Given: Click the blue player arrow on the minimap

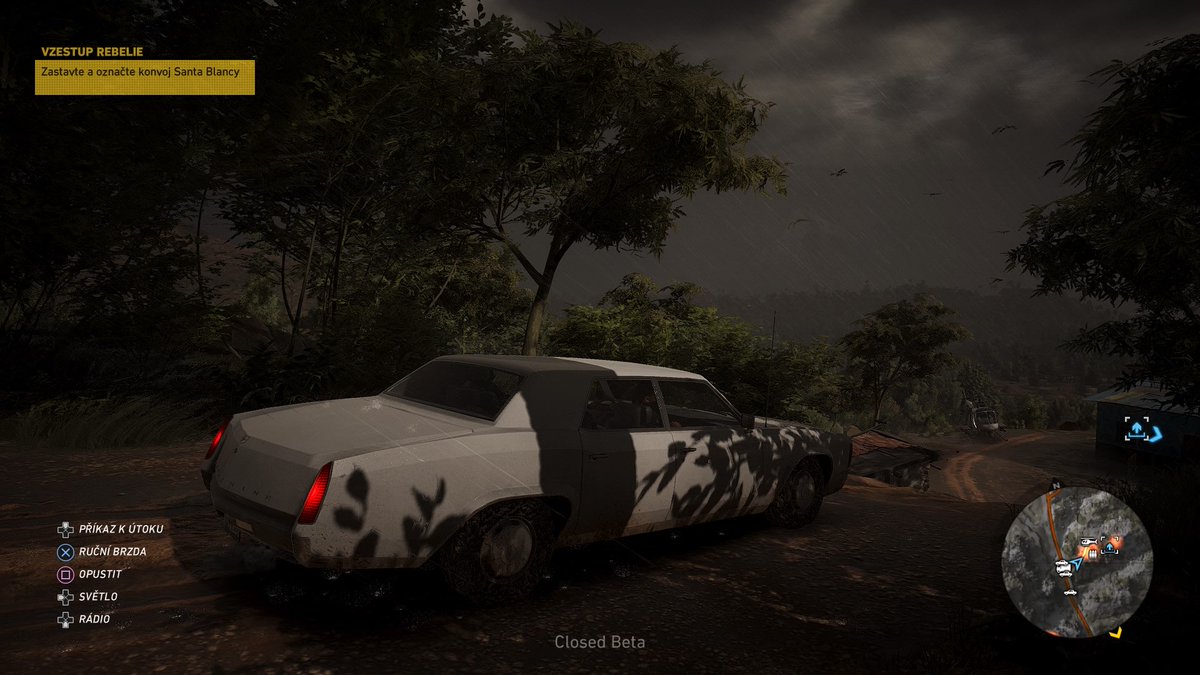Looking at the screenshot, I should 1076,564.
